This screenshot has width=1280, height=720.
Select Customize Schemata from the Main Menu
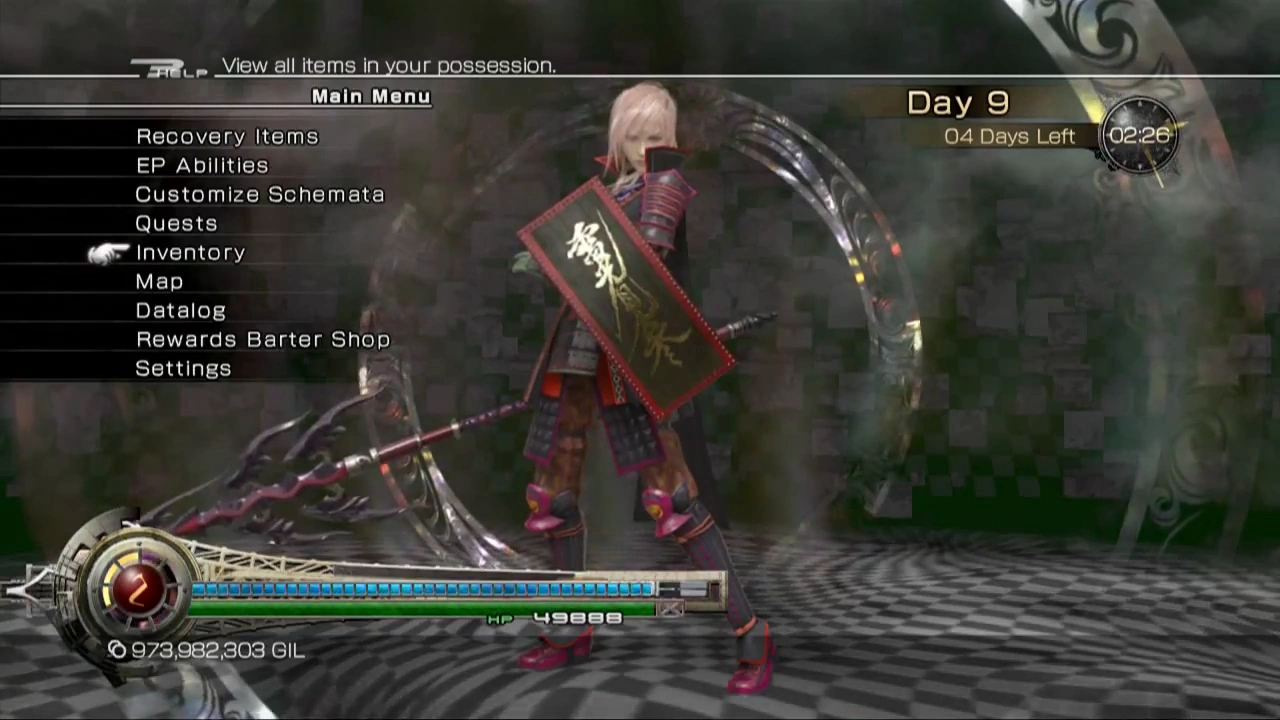coord(260,194)
